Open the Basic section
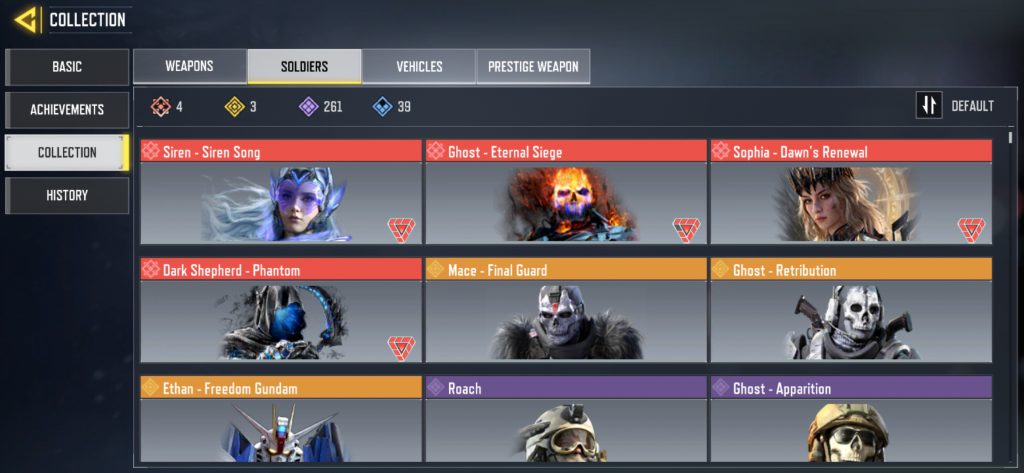This screenshot has width=1024, height=473. [67, 67]
